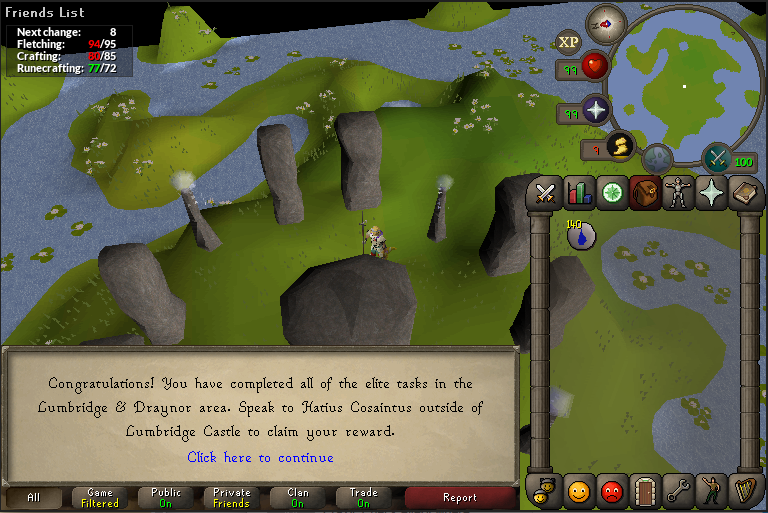
Task: Click the special attack orb
Action: coord(717,158)
